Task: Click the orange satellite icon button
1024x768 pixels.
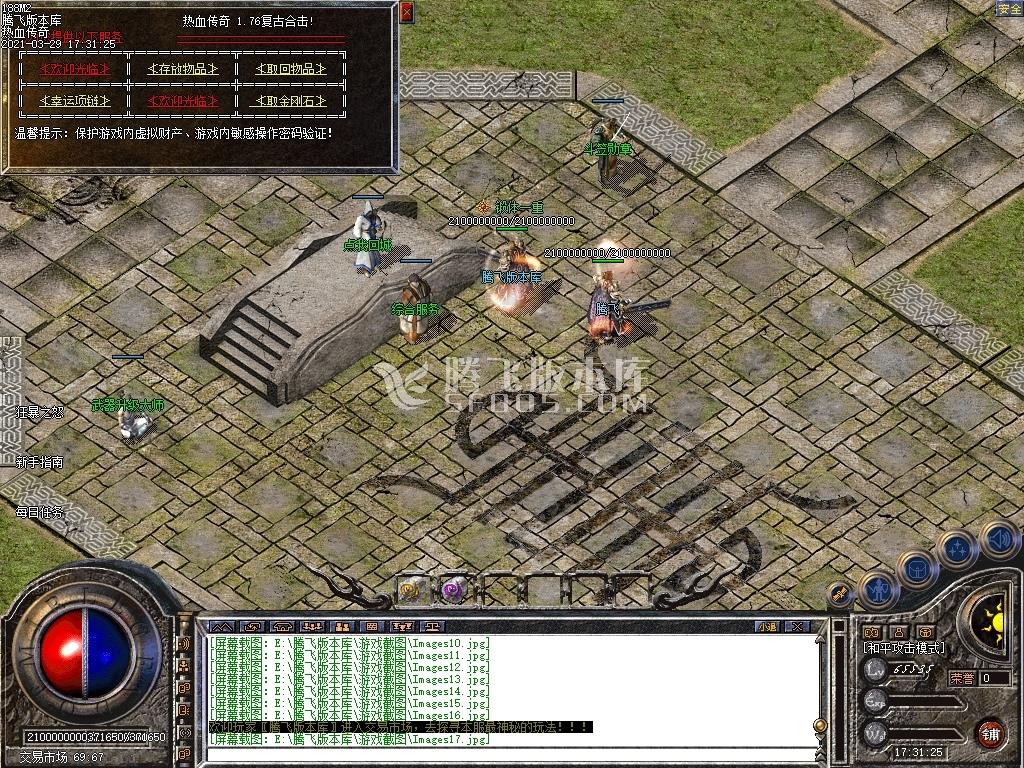Action: 842,593
